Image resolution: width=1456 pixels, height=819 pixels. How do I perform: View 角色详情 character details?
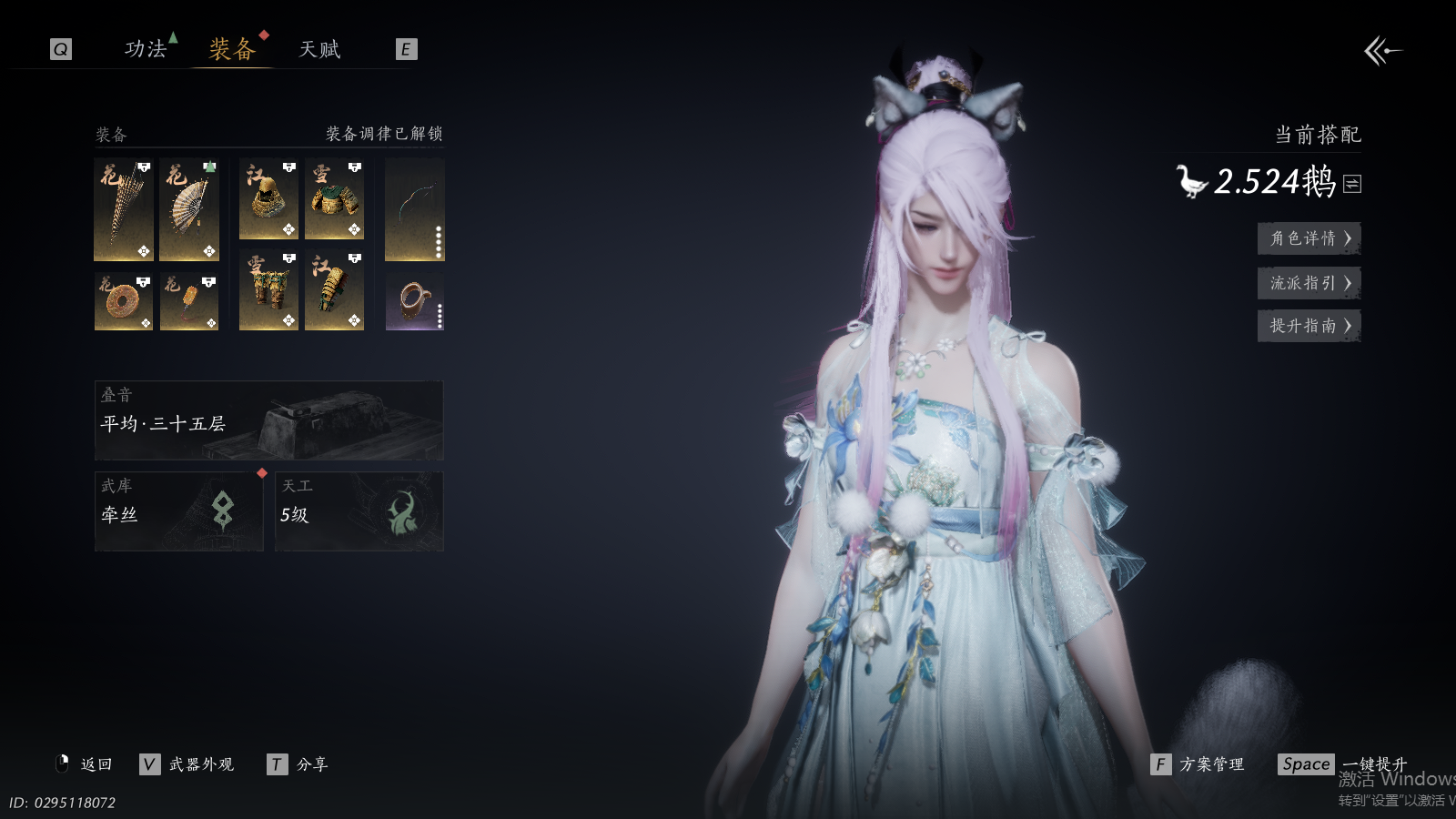(x=1309, y=238)
